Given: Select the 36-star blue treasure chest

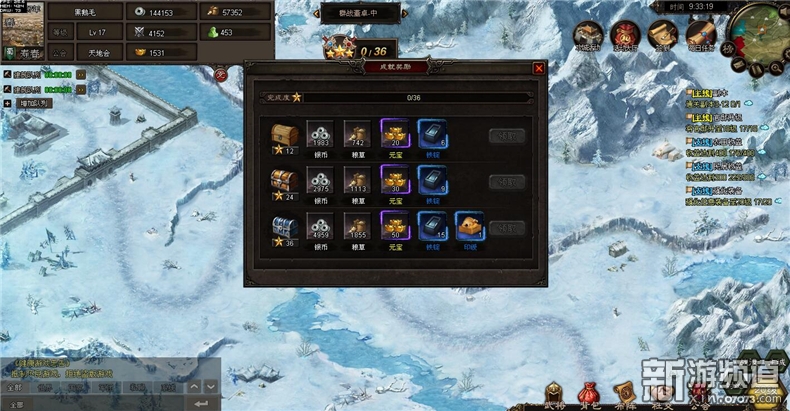Looking at the screenshot, I should pyautogui.click(x=283, y=227).
